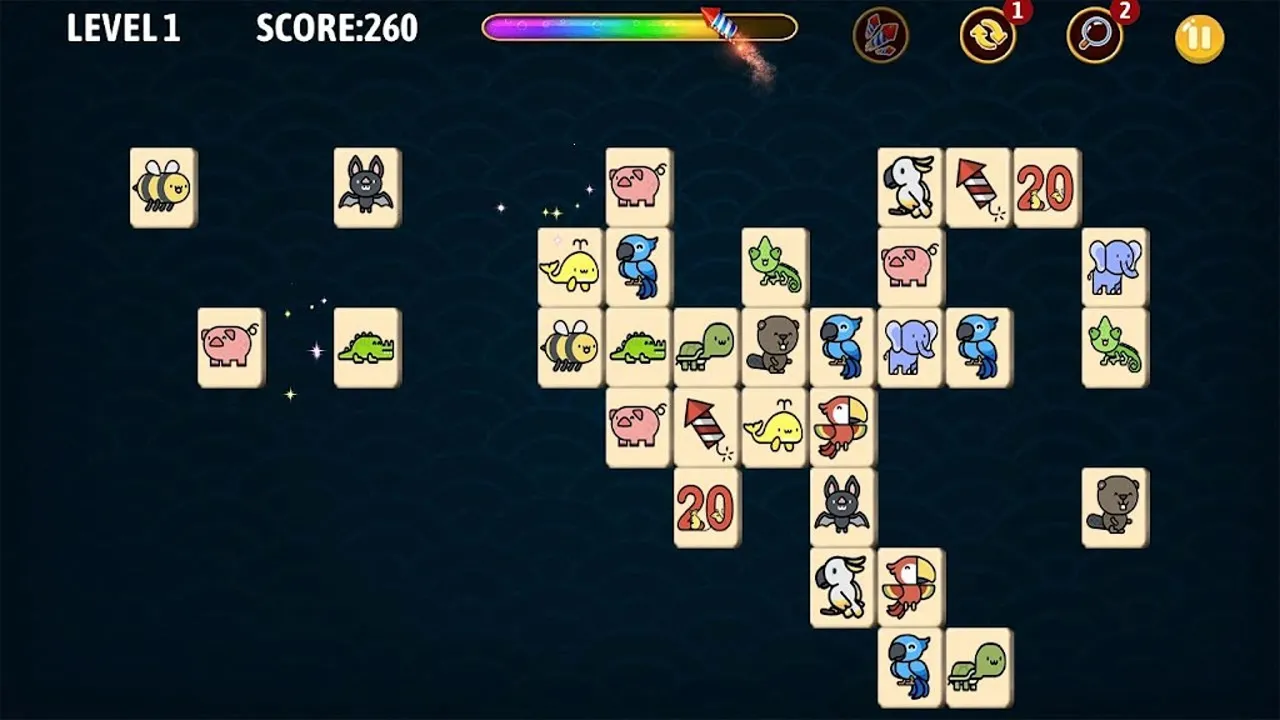
Task: Pick the crocodile tile on the left side
Action: [x=367, y=348]
